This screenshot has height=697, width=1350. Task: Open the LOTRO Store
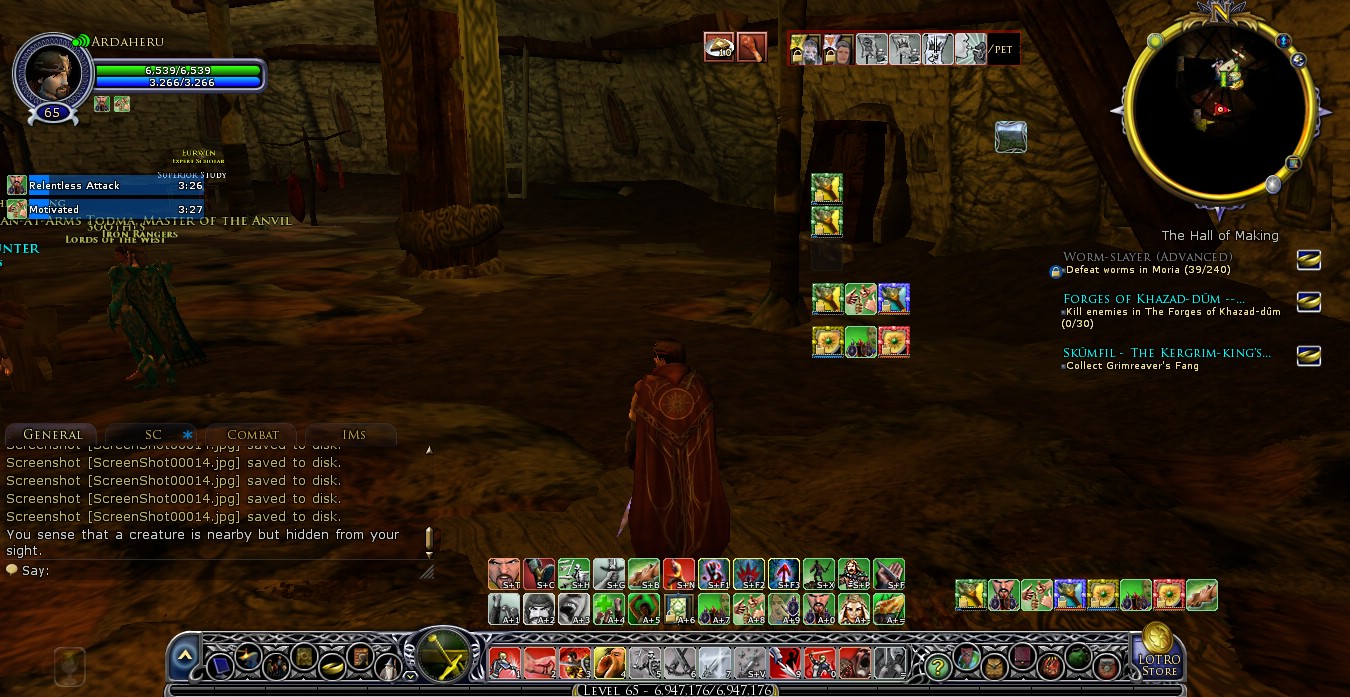[1158, 651]
